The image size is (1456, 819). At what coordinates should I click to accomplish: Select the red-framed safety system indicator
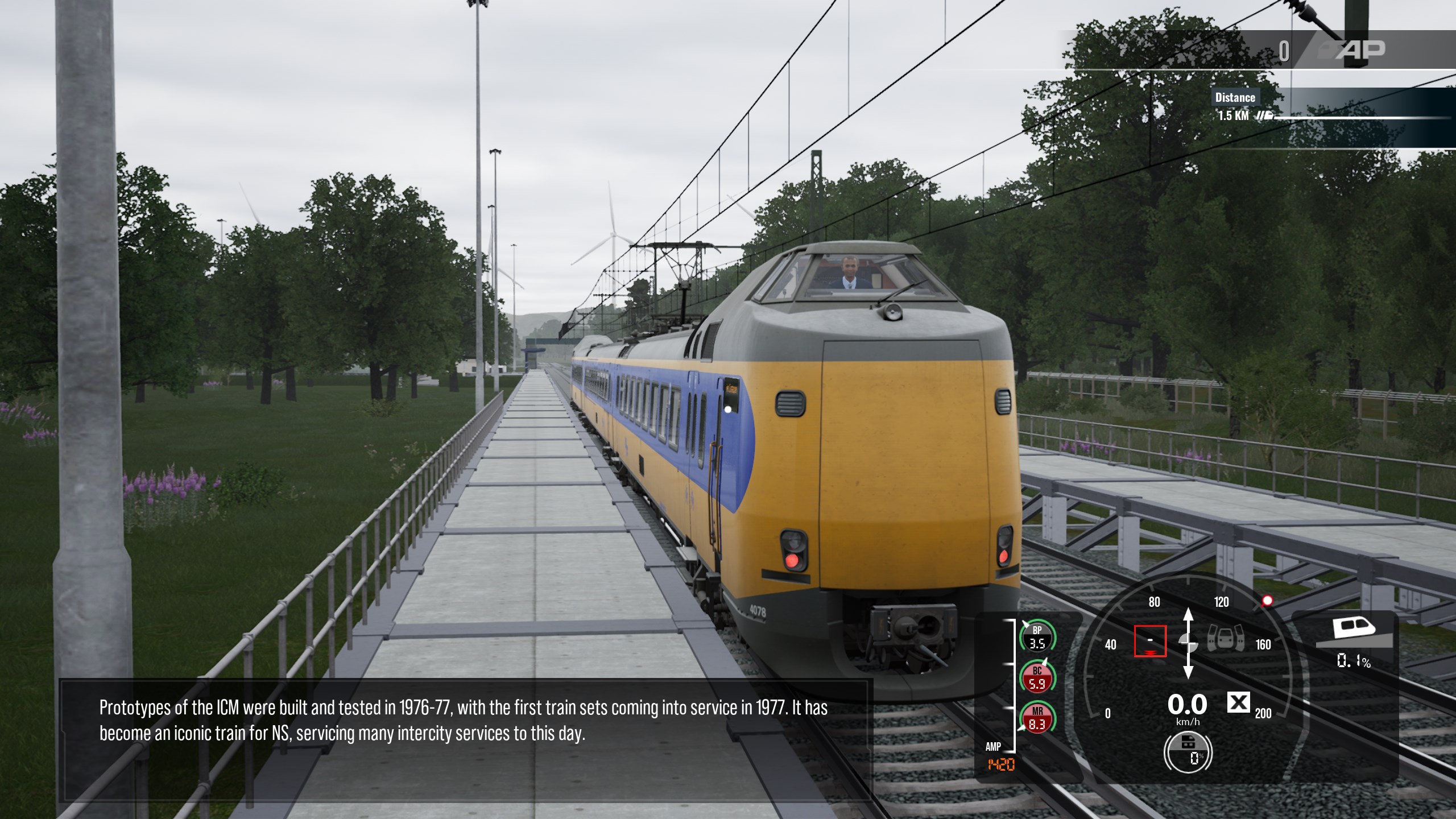coord(1150,641)
